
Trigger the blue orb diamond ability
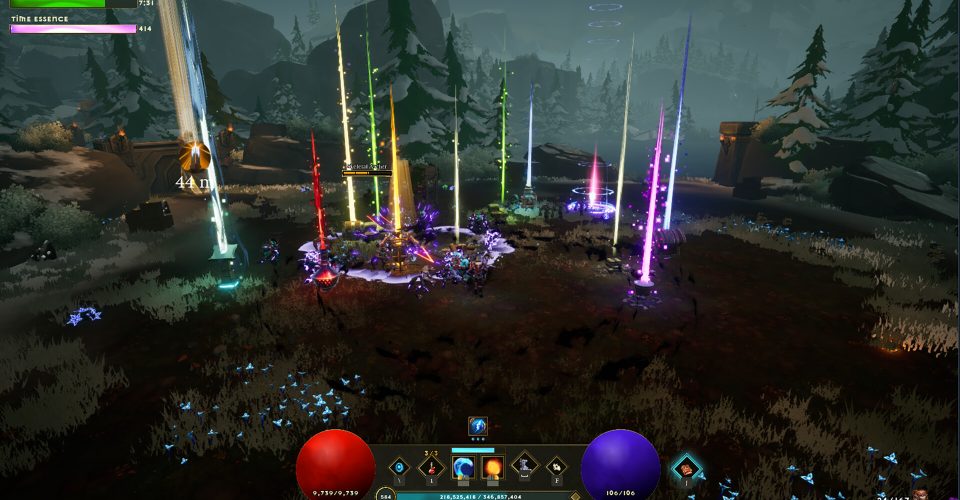(400, 466)
